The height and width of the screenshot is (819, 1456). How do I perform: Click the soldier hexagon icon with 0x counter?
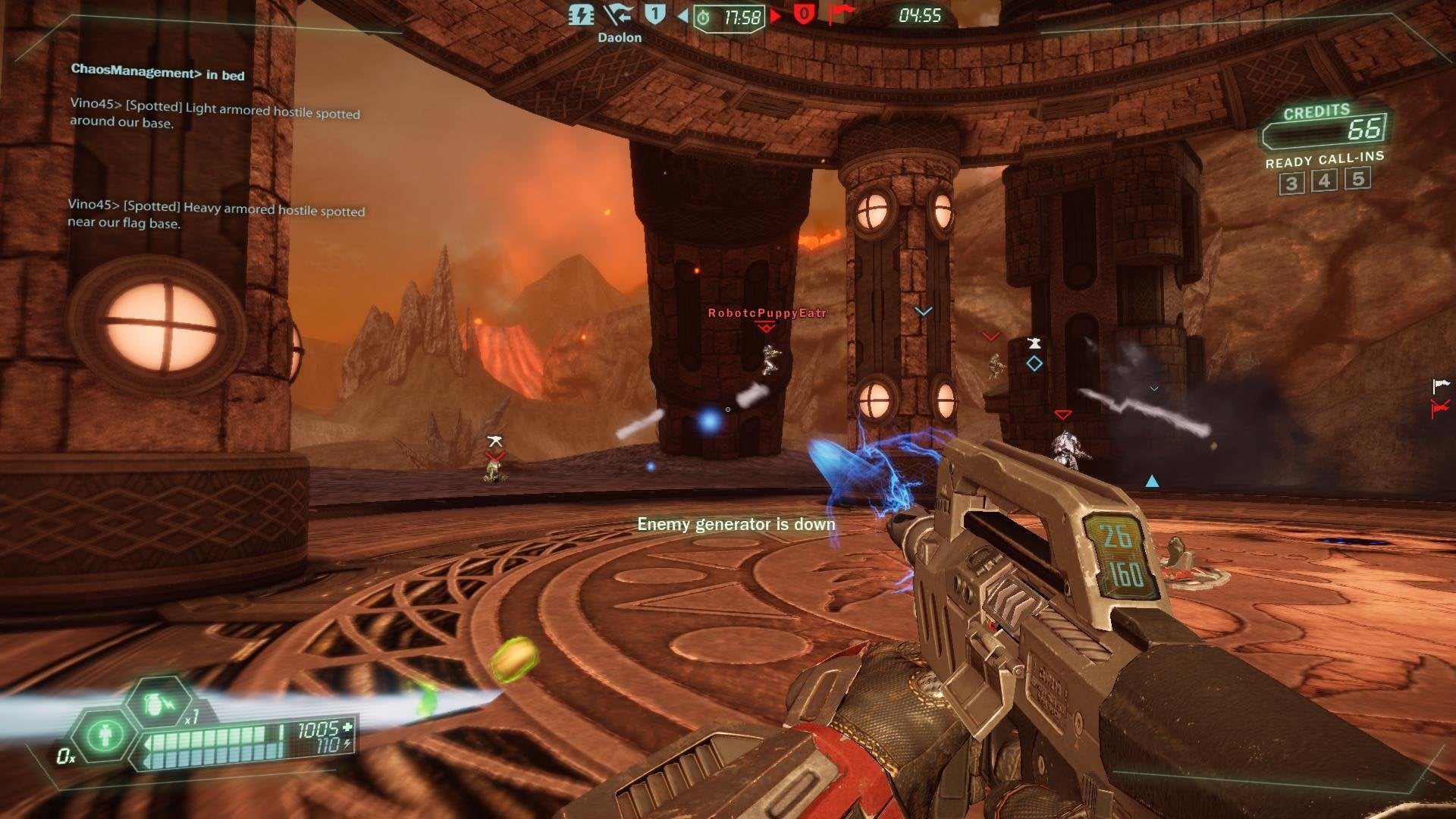click(x=105, y=737)
